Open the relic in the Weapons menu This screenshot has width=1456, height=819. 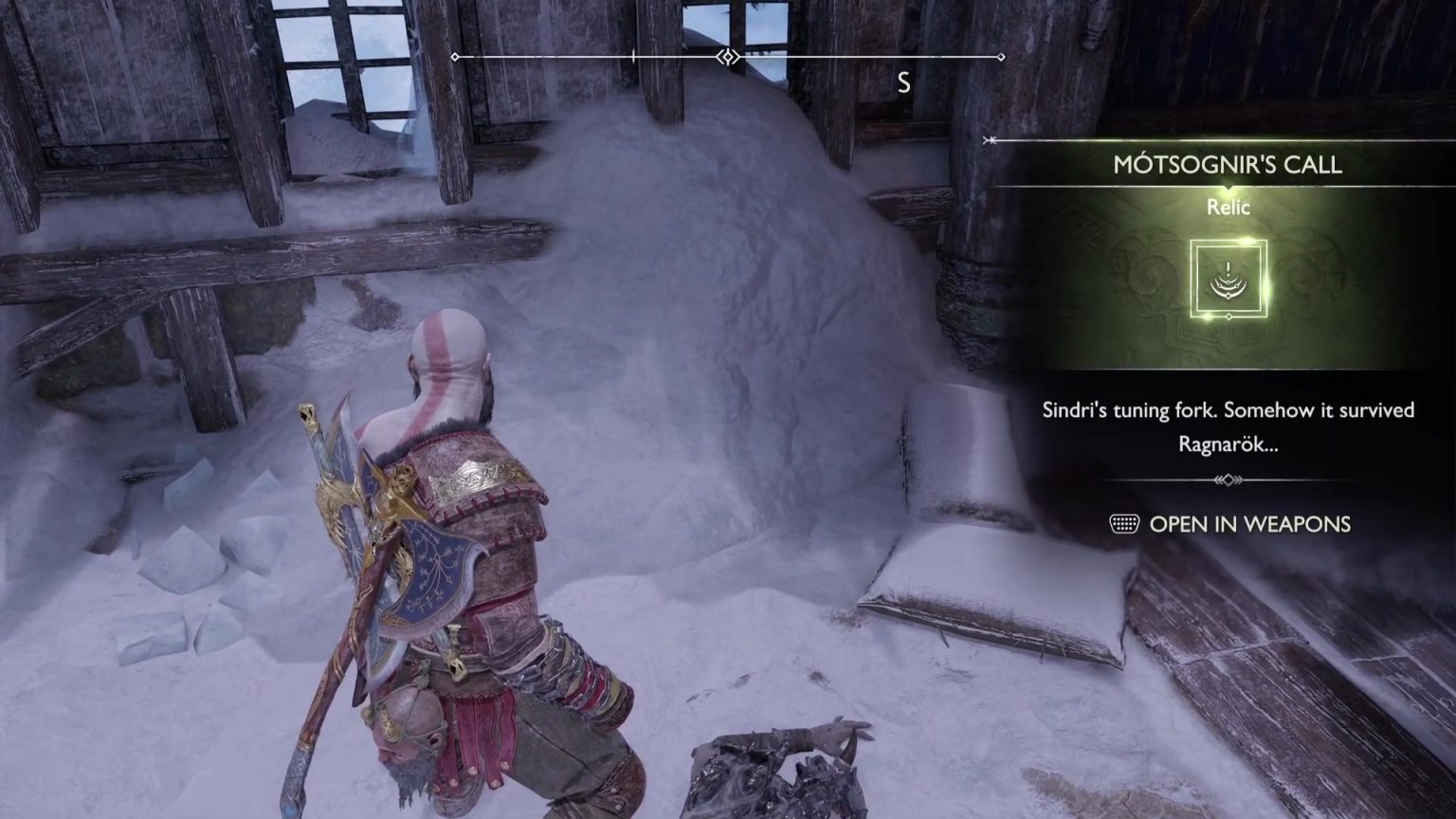pyautogui.click(x=1250, y=525)
